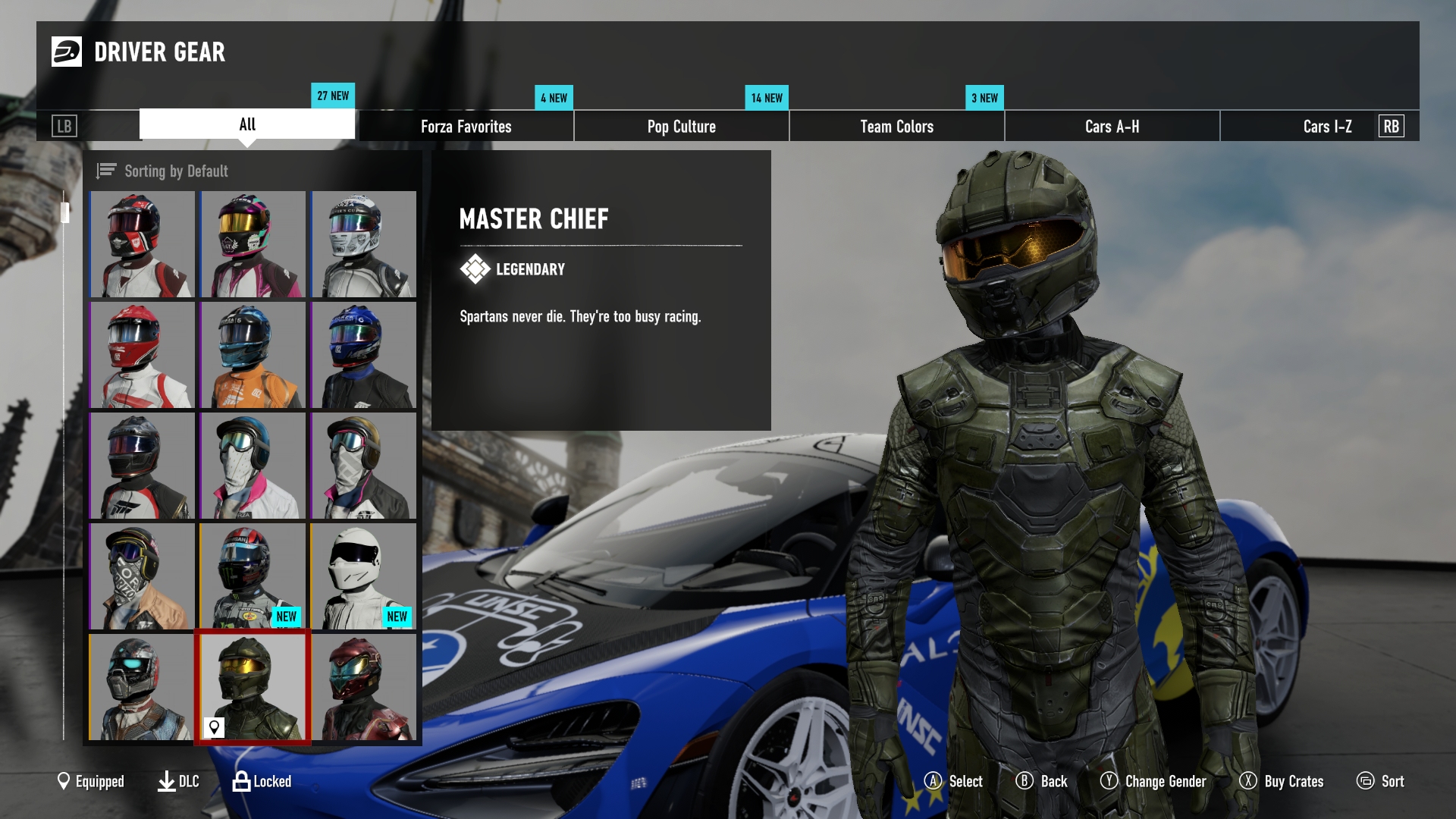This screenshot has height=819, width=1456.
Task: Select the Team Colors tab
Action: 896,127
